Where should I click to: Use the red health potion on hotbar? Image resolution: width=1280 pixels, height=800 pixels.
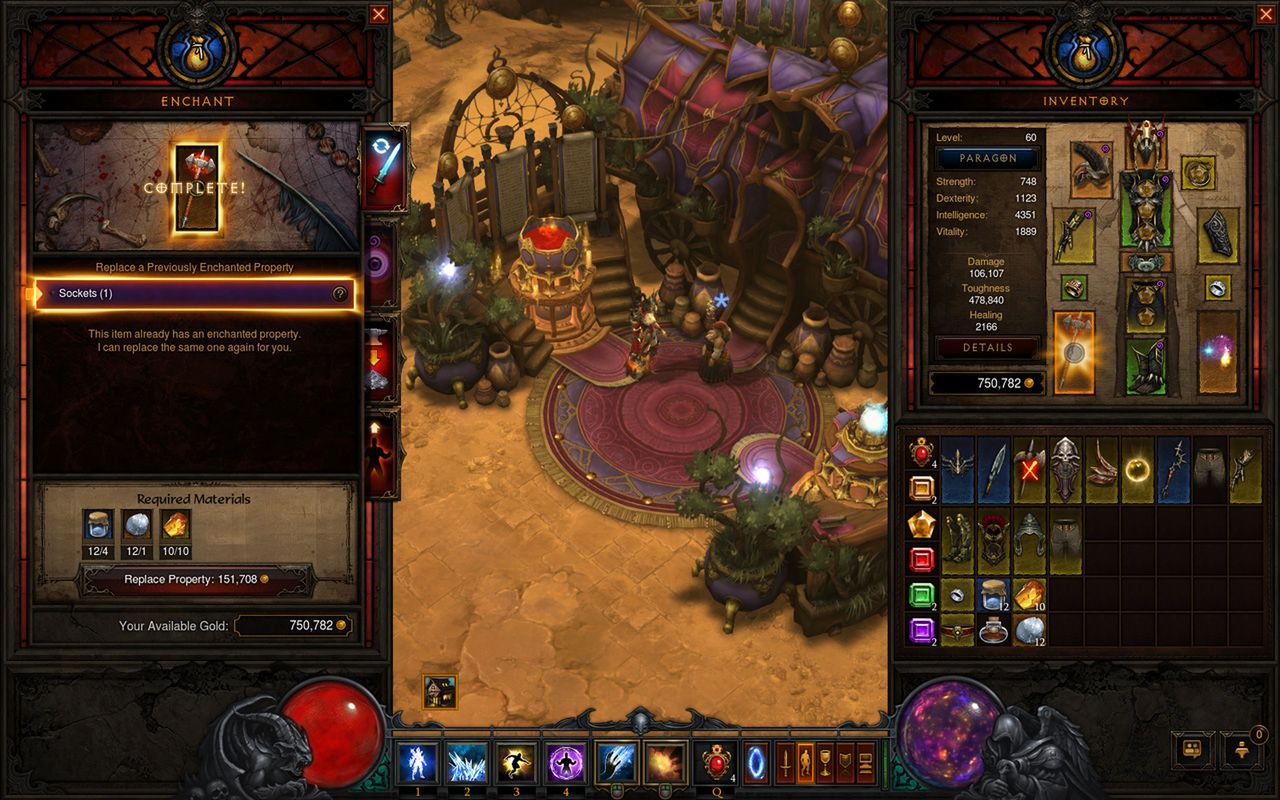[717, 763]
